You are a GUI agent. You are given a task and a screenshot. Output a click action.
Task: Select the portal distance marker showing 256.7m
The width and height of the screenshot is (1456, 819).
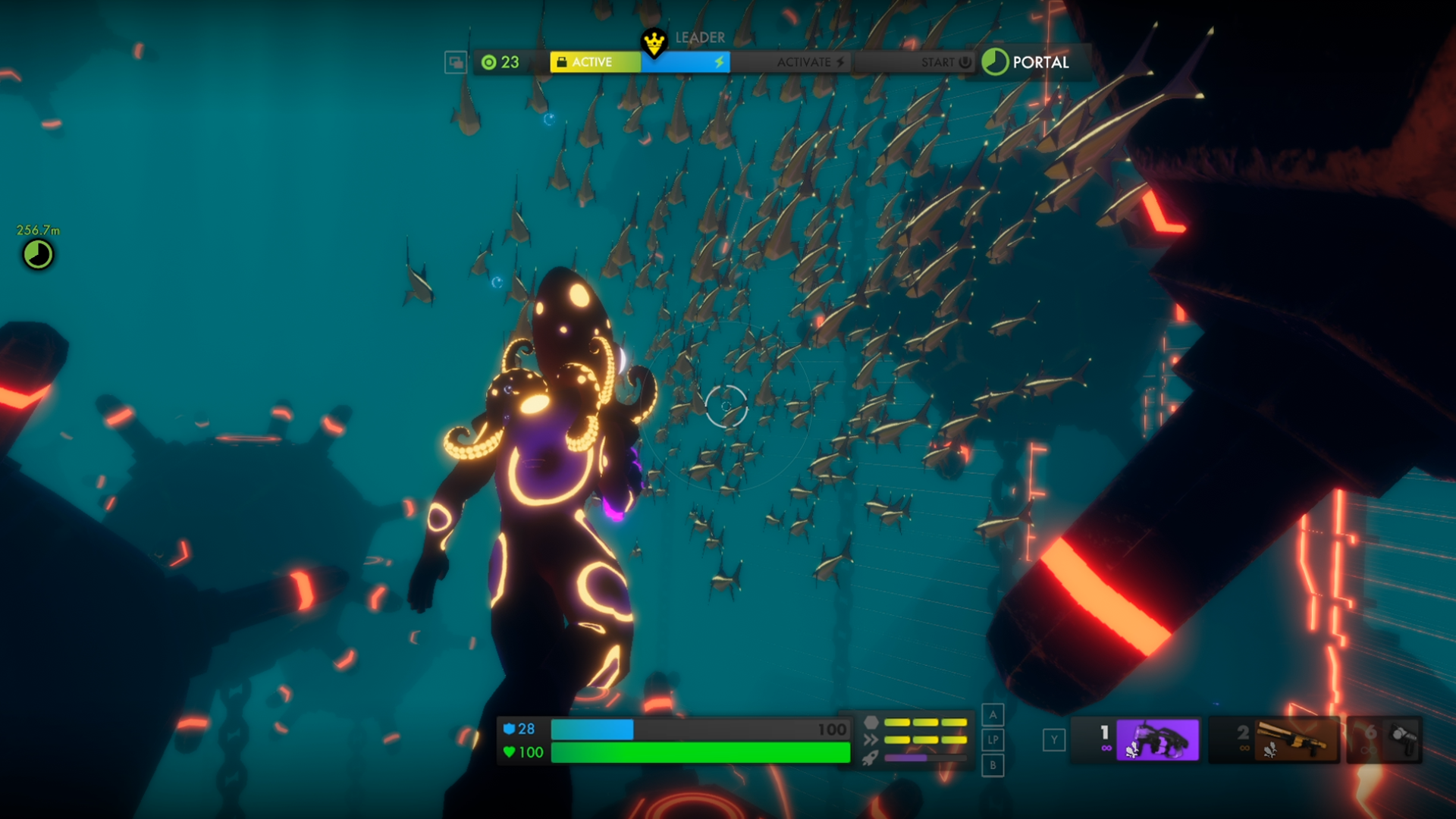[x=38, y=254]
